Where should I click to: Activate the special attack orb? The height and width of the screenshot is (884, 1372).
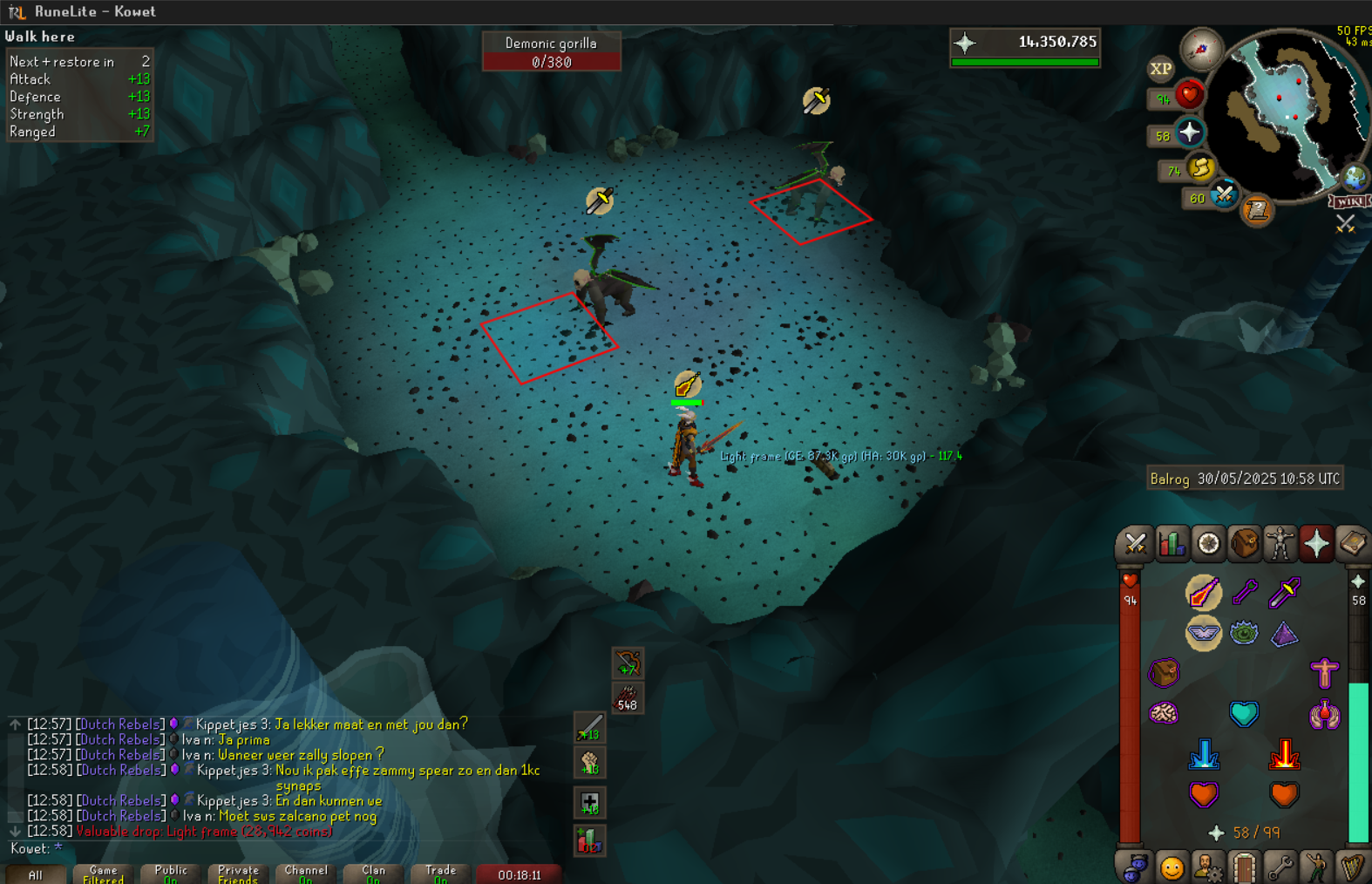point(1224,194)
